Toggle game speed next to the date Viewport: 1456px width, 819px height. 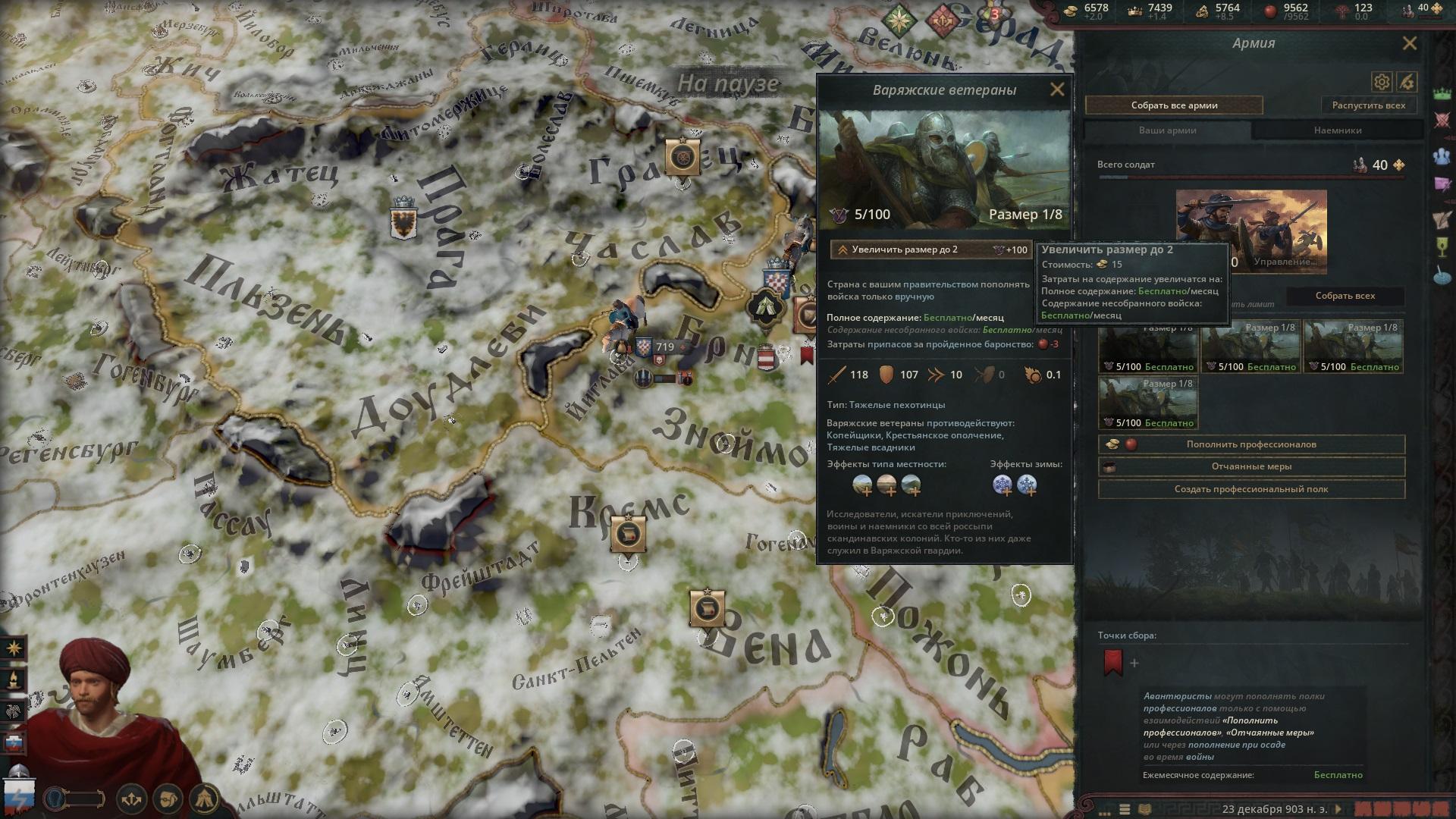1338,808
